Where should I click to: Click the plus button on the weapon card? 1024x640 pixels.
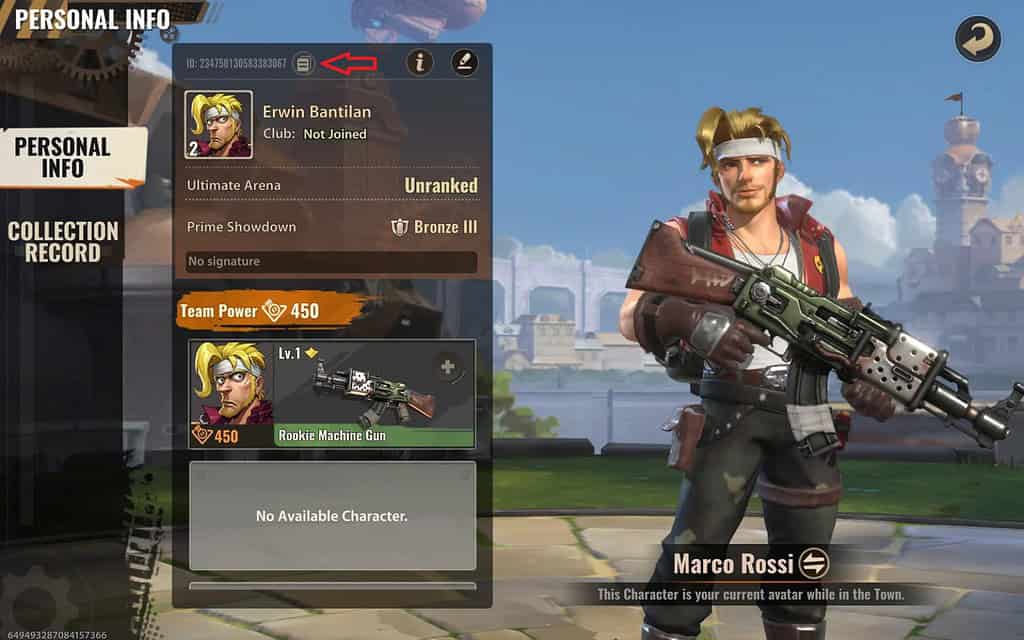coord(449,368)
